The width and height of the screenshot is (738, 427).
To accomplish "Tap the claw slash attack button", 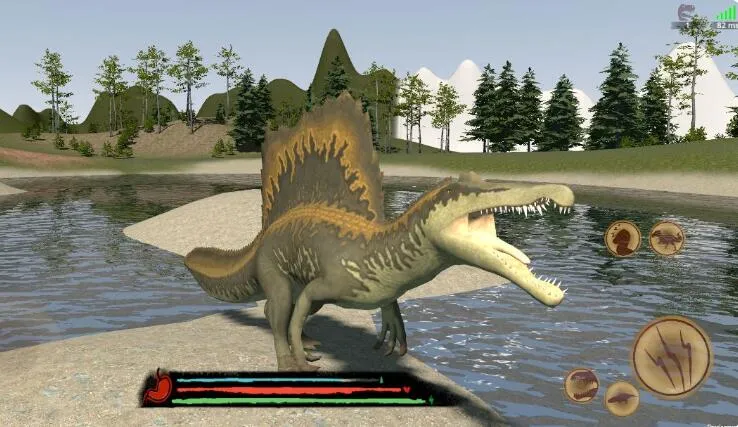I will (671, 357).
